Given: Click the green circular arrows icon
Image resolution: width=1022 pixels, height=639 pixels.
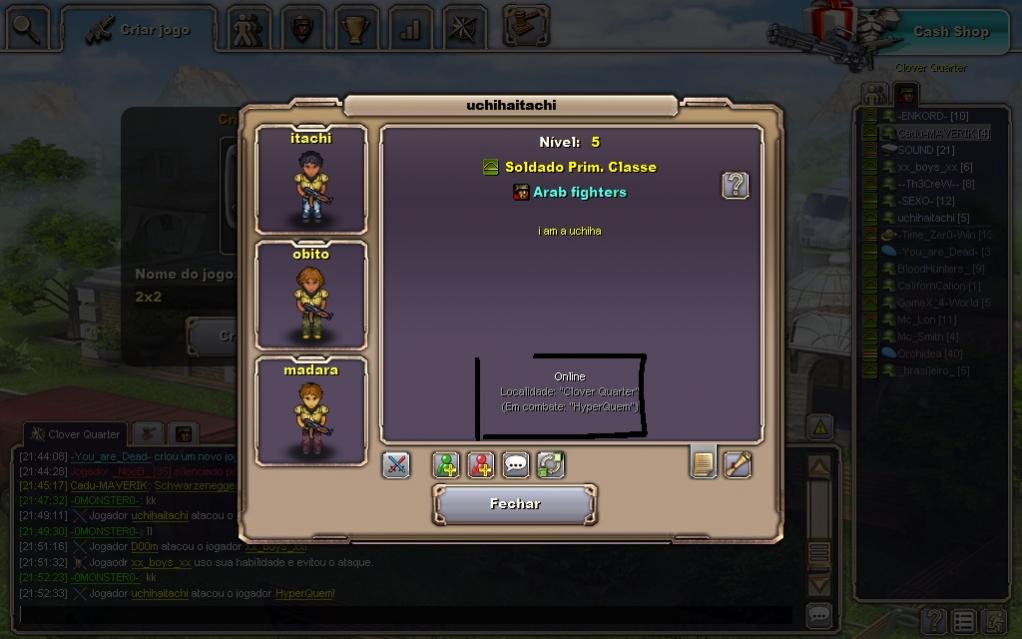Looking at the screenshot, I should (551, 465).
